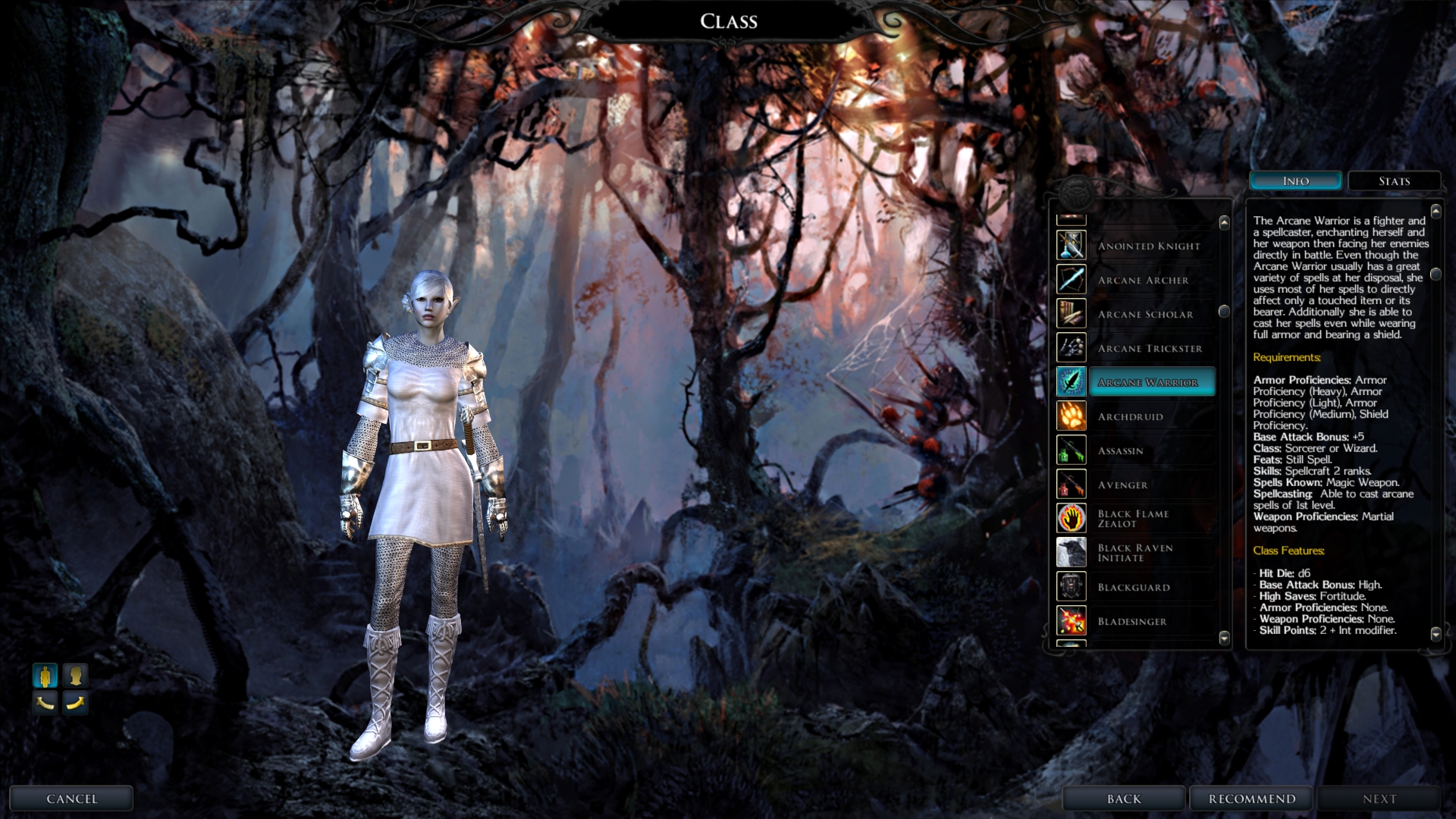This screenshot has height=819, width=1456.
Task: Cancel character creation
Action: tap(71, 799)
